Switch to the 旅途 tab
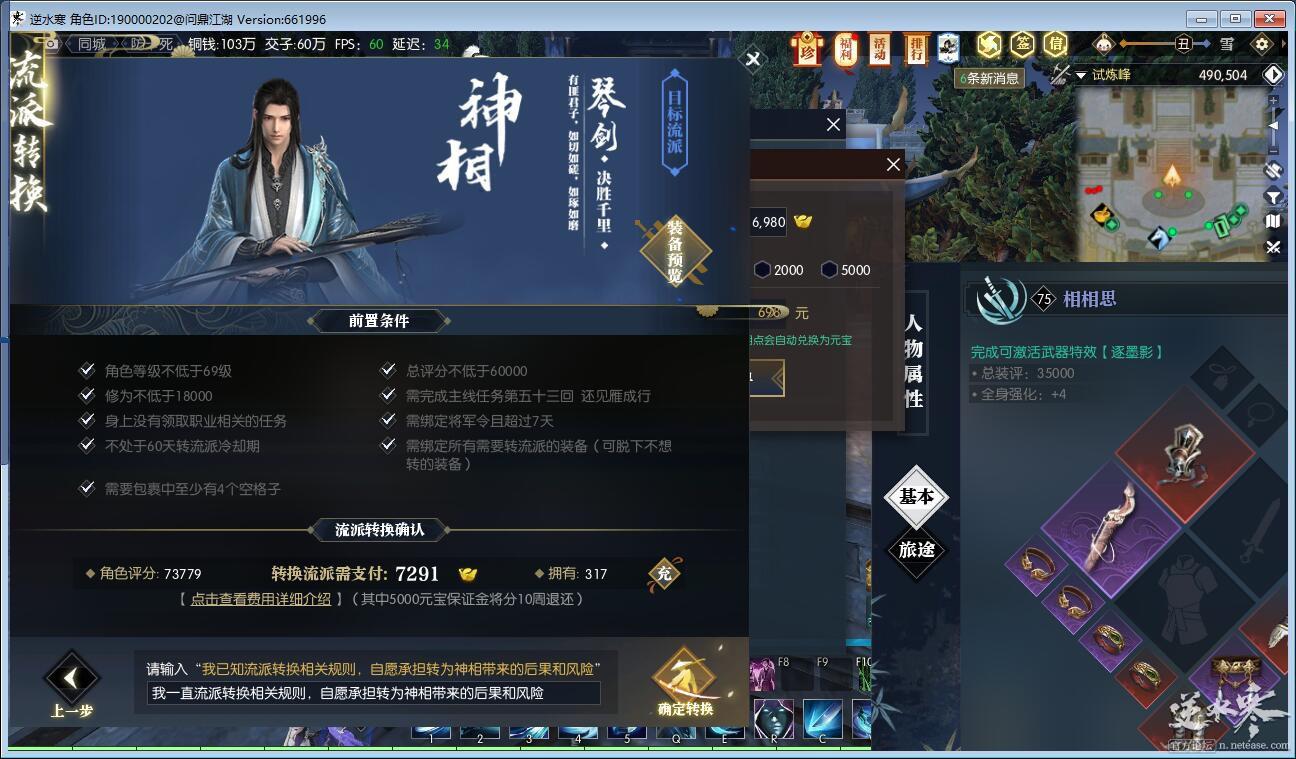Viewport: 1296px width, 759px height. [x=917, y=551]
